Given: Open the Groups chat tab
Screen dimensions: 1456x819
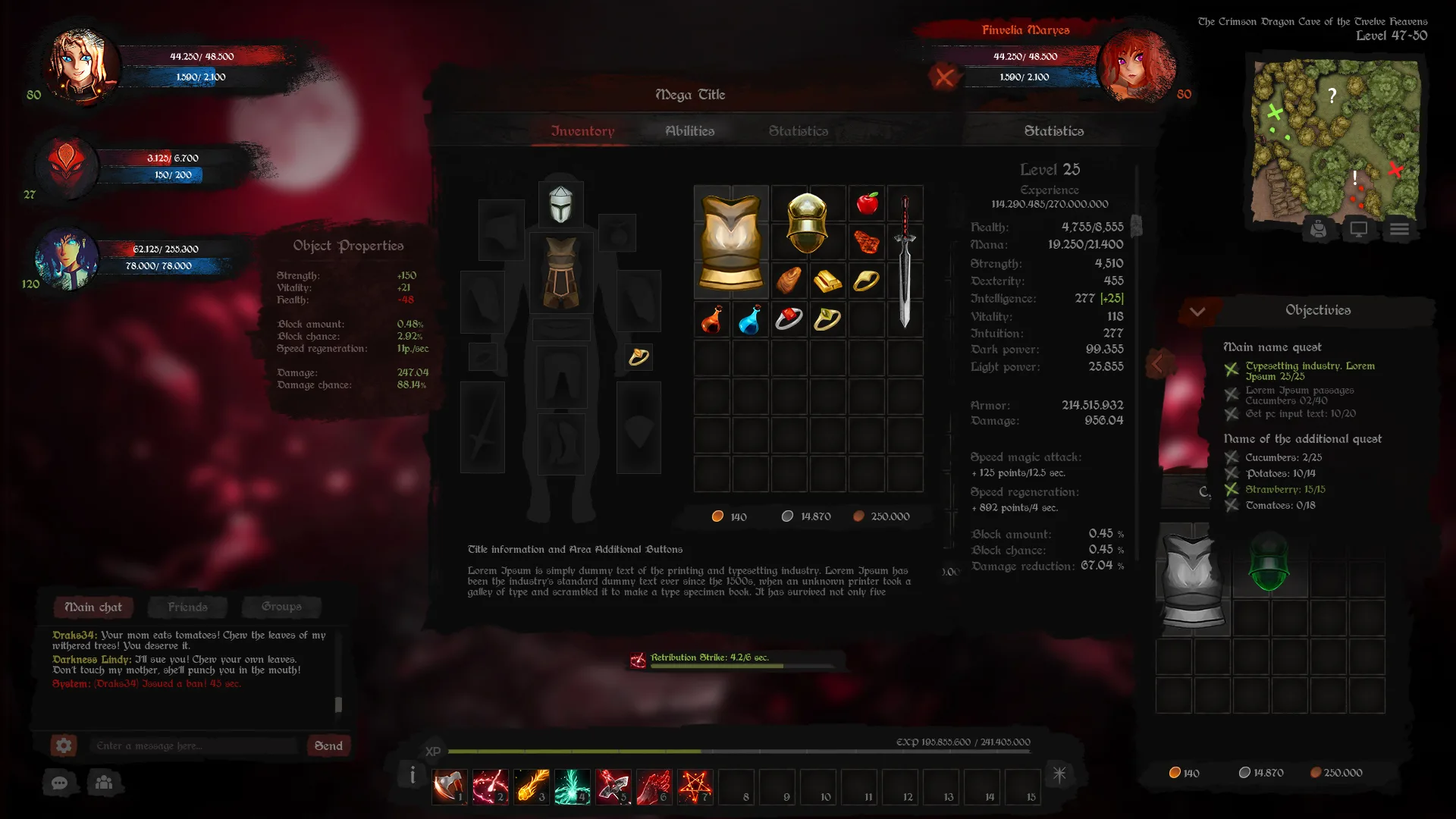Looking at the screenshot, I should 281,607.
